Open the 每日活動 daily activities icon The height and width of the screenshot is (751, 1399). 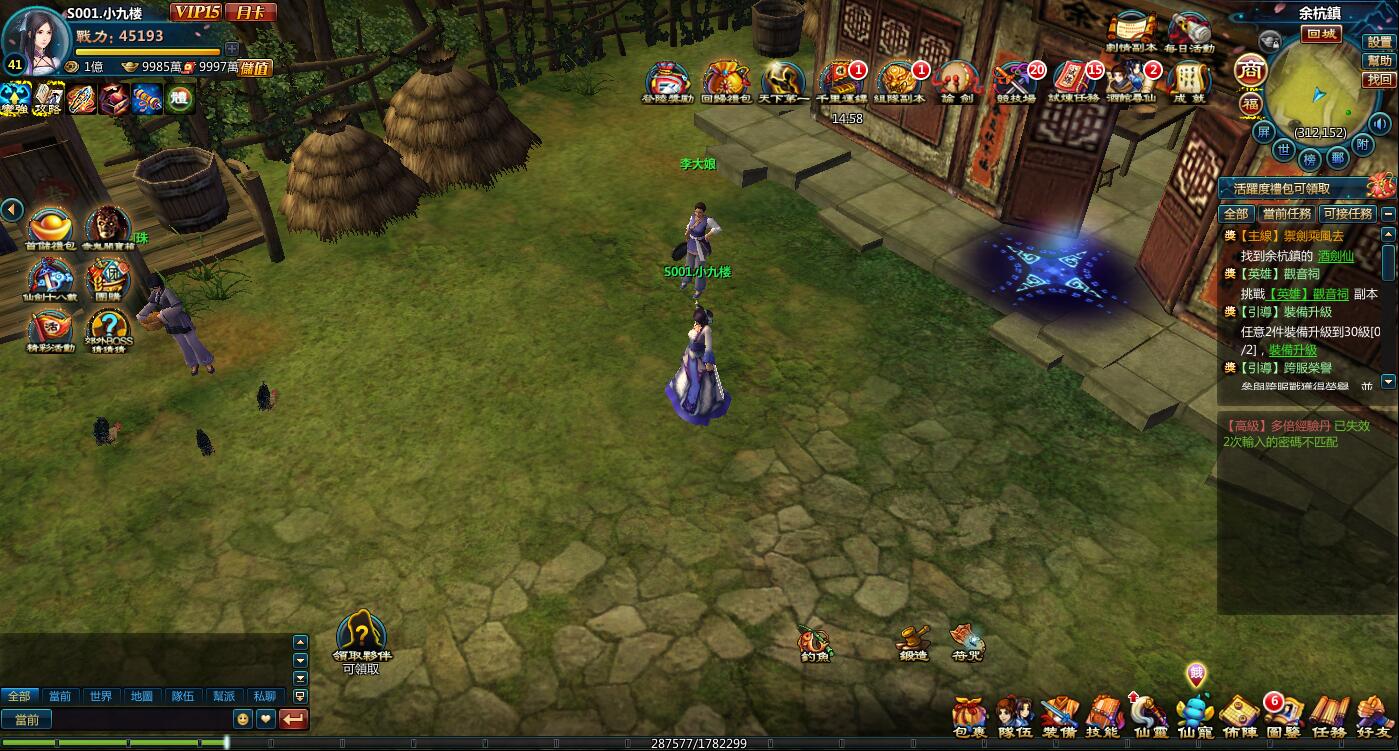point(1189,33)
